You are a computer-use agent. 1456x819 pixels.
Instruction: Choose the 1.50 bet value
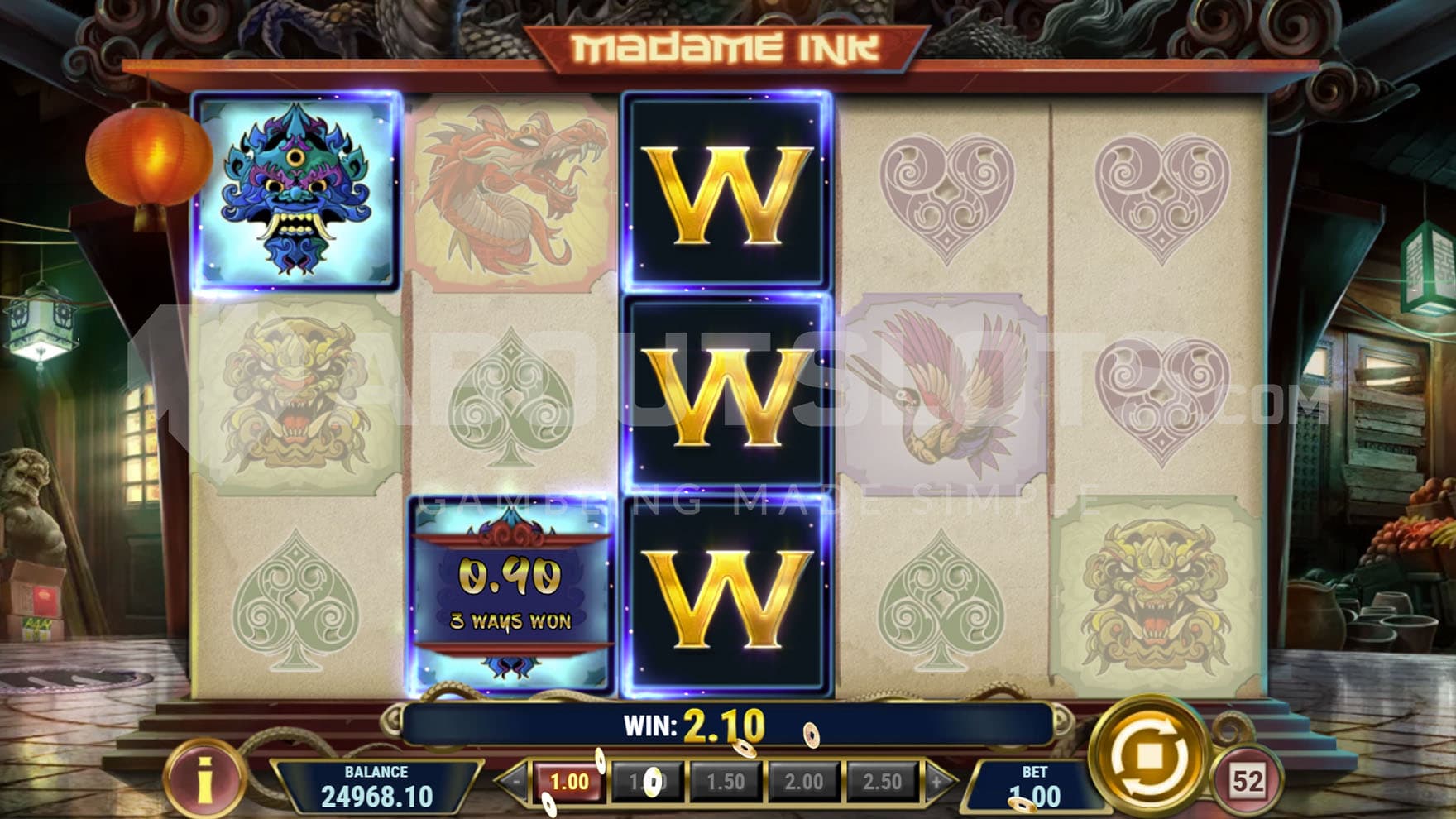(725, 782)
